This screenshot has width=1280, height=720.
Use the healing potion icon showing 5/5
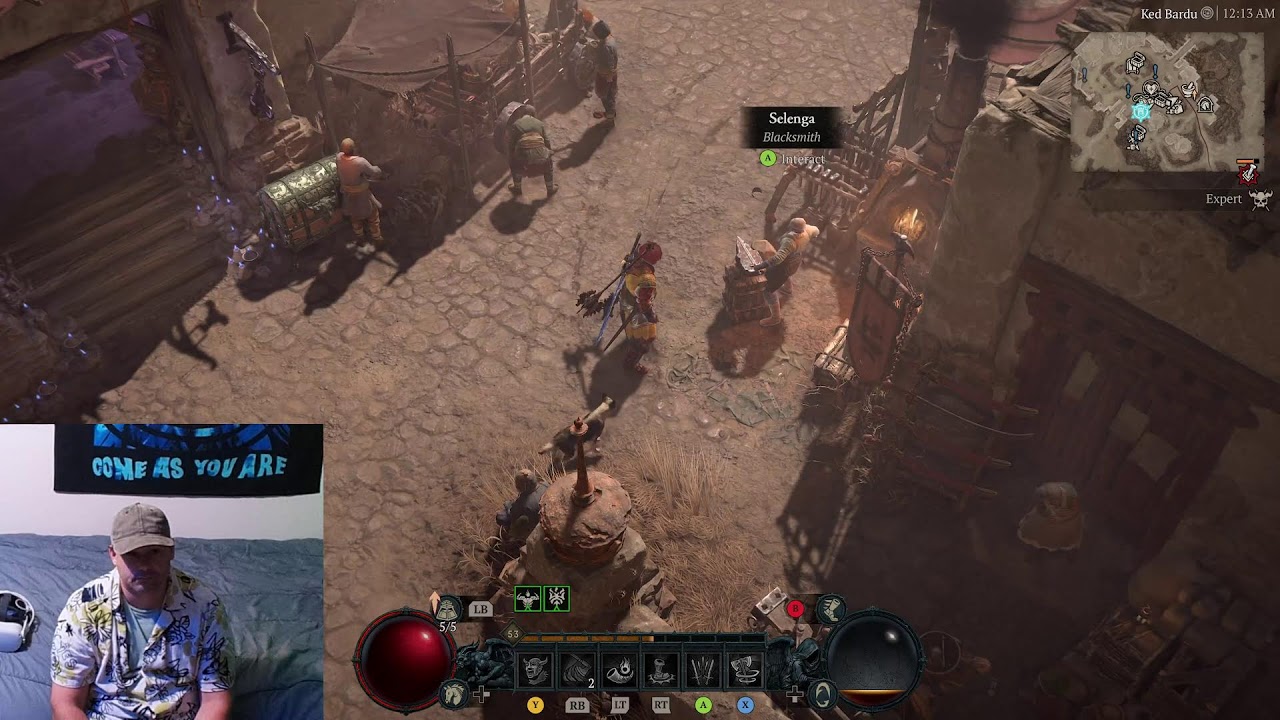click(x=447, y=609)
